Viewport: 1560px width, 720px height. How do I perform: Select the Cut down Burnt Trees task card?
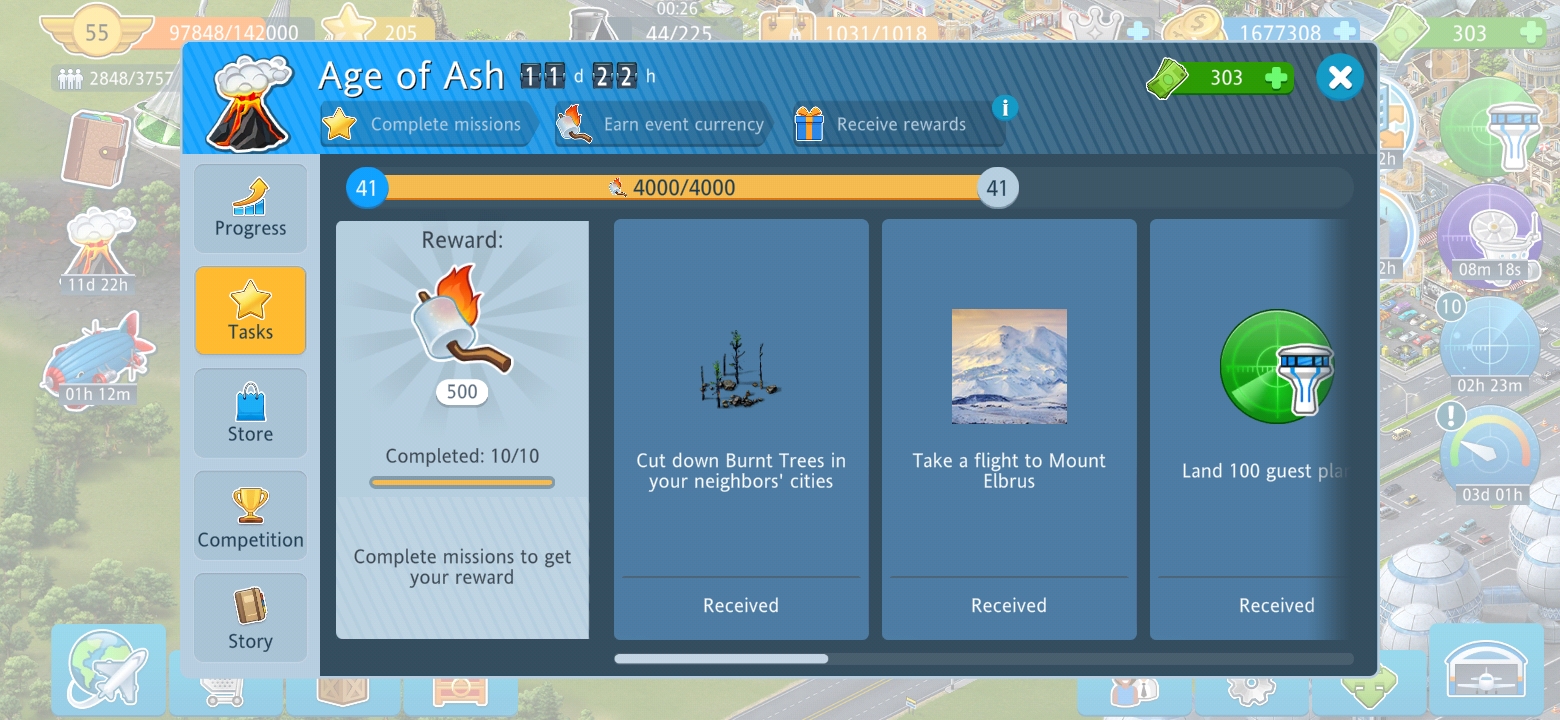(x=741, y=429)
